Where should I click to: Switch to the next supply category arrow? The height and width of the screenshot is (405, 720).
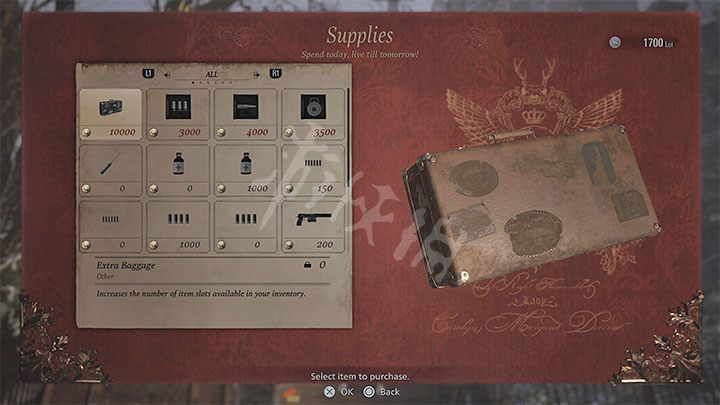tap(256, 73)
